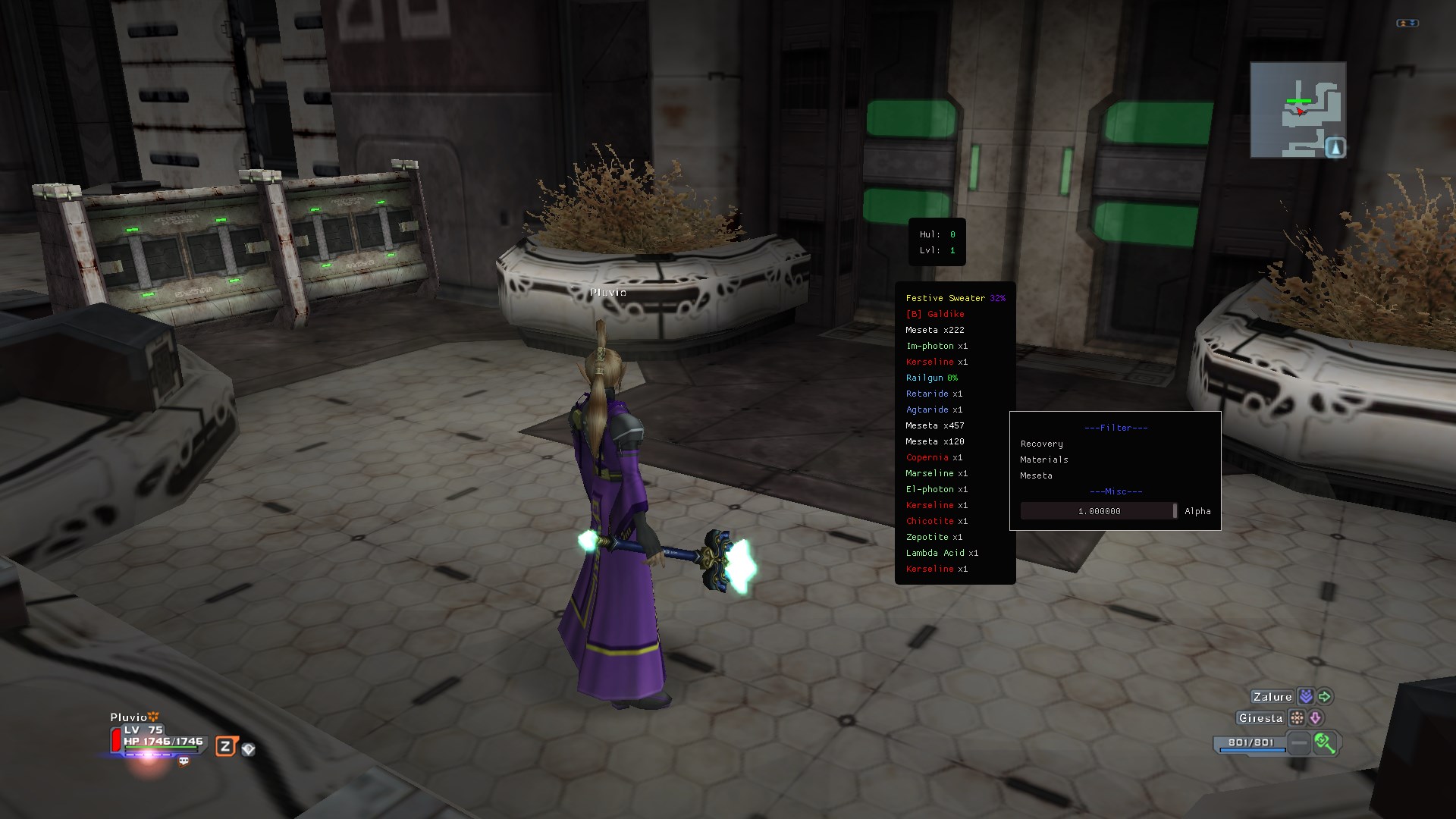Click the green right-arrow palette button

1325,696
